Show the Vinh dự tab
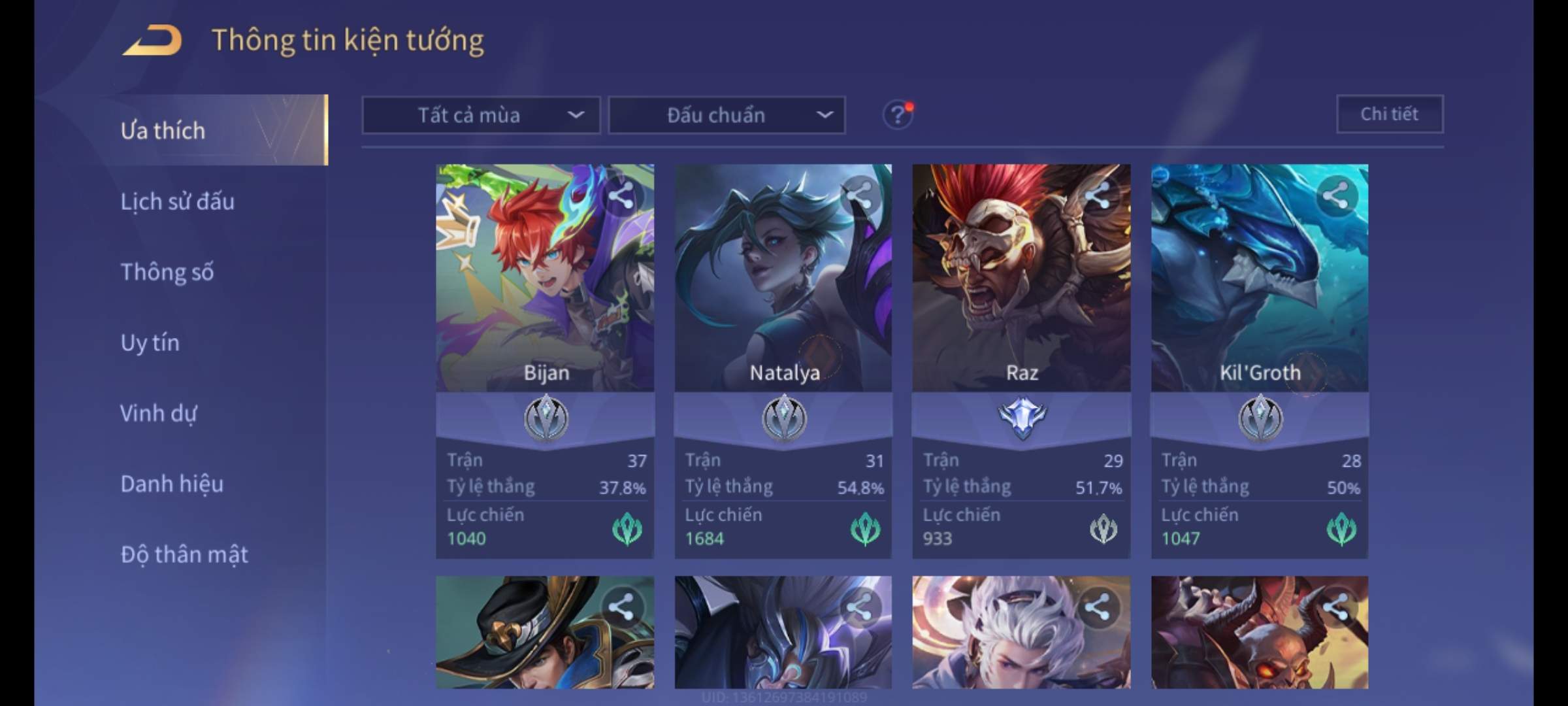 coord(158,413)
